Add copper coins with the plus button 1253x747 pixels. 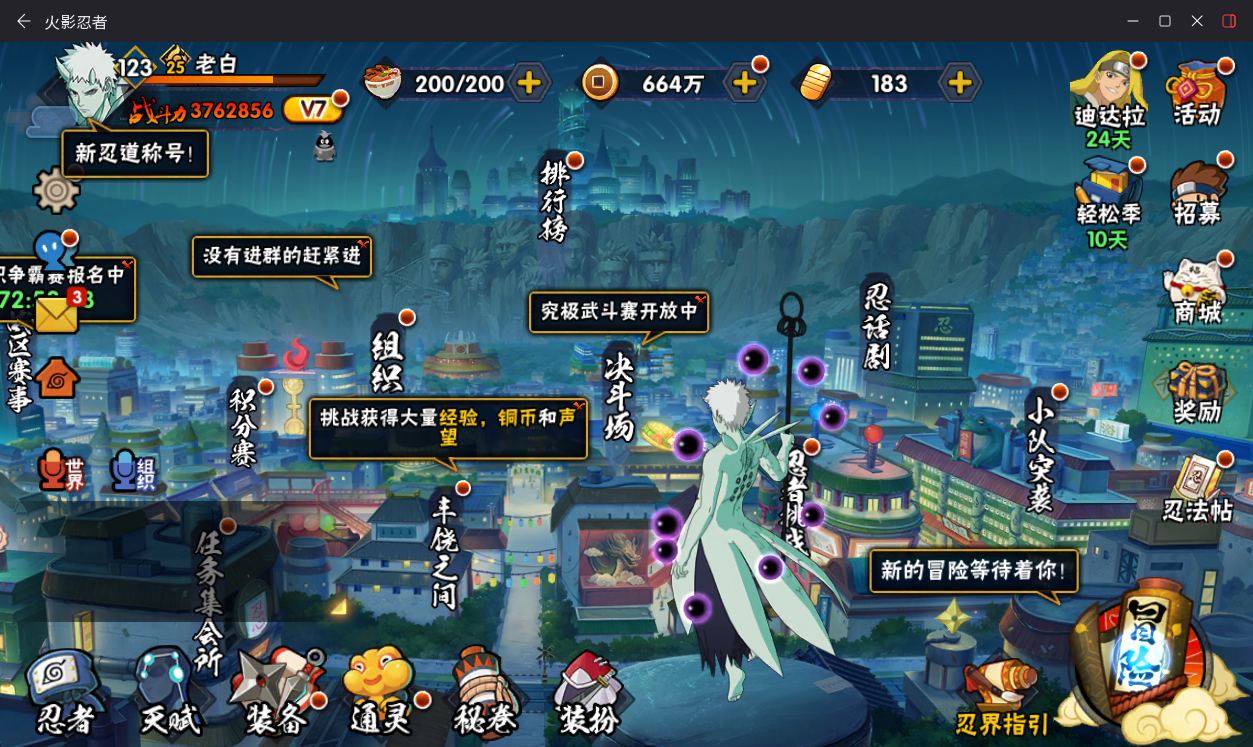tap(744, 83)
